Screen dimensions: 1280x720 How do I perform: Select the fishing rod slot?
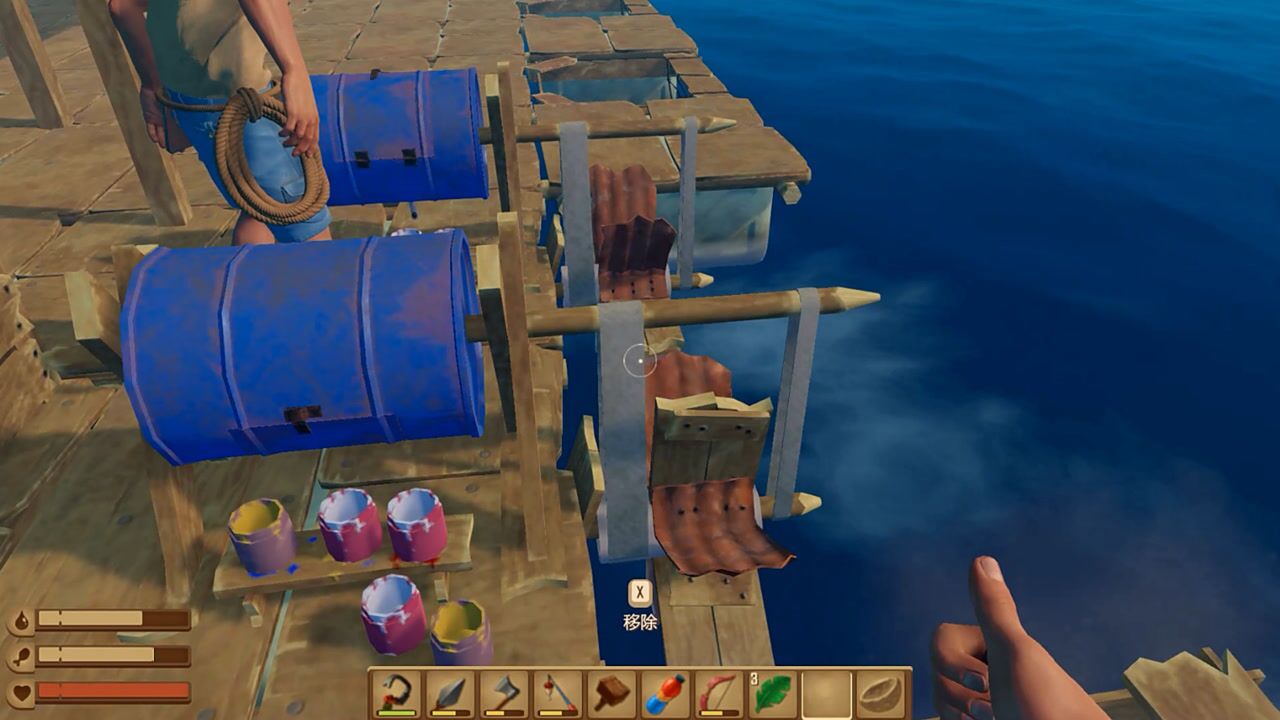pyautogui.click(x=558, y=694)
